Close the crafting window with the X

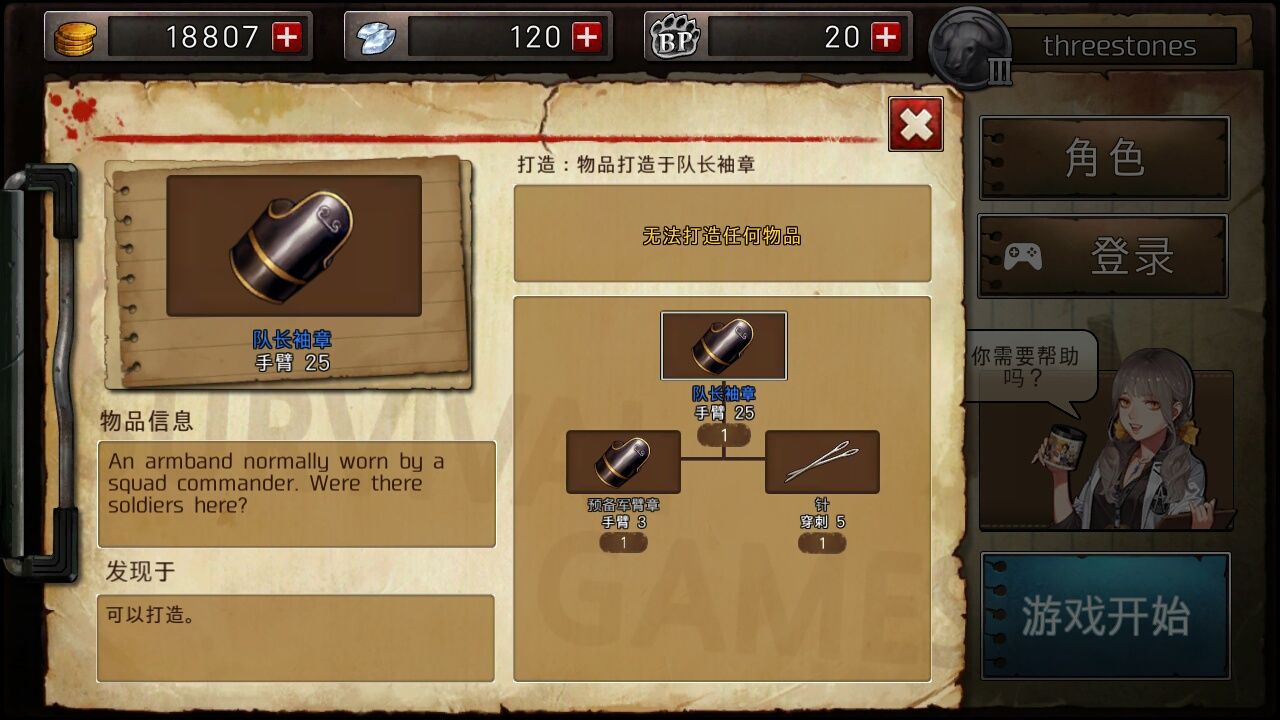pos(914,124)
